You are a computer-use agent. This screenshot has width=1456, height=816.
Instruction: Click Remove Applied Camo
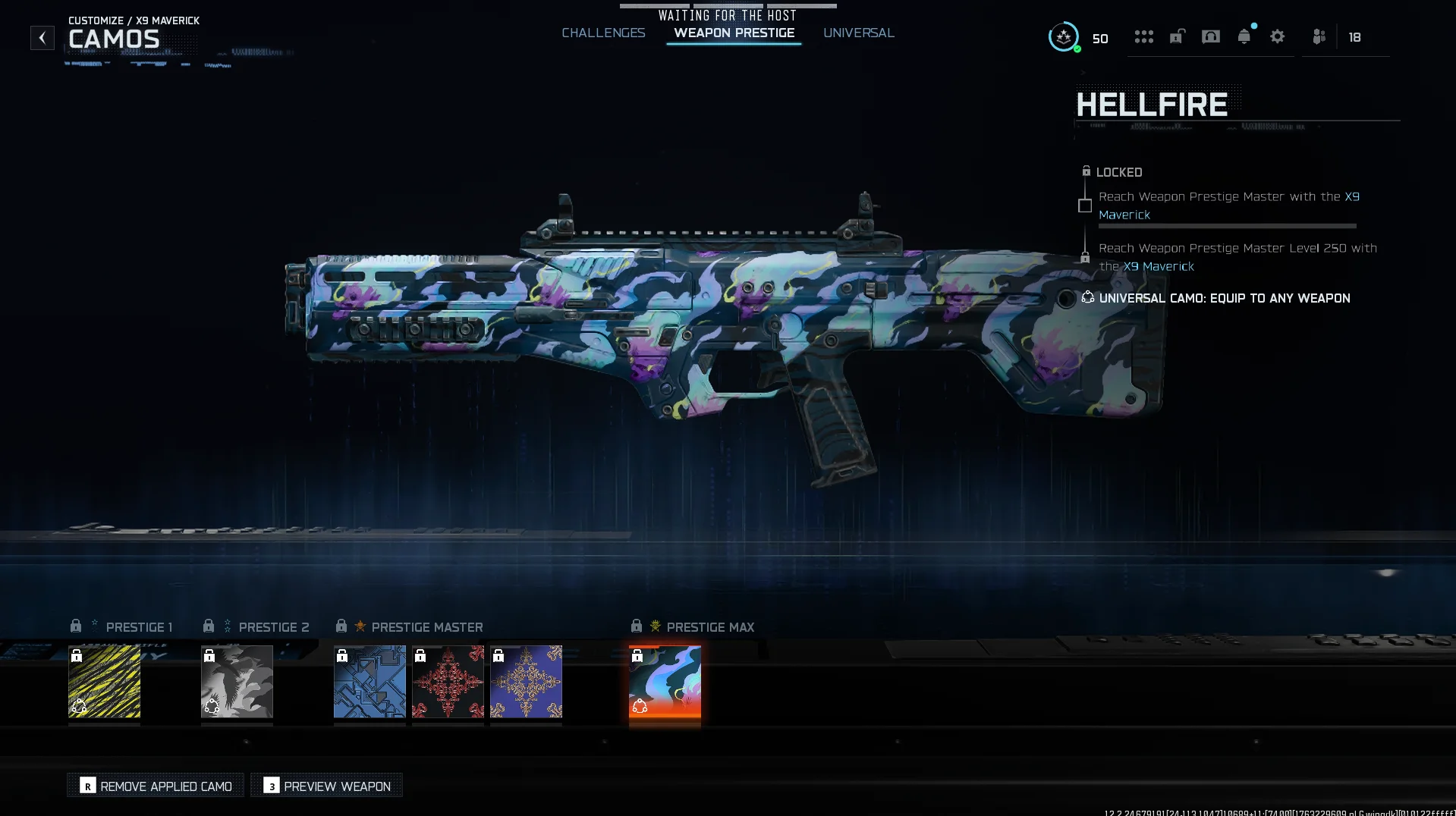[156, 786]
